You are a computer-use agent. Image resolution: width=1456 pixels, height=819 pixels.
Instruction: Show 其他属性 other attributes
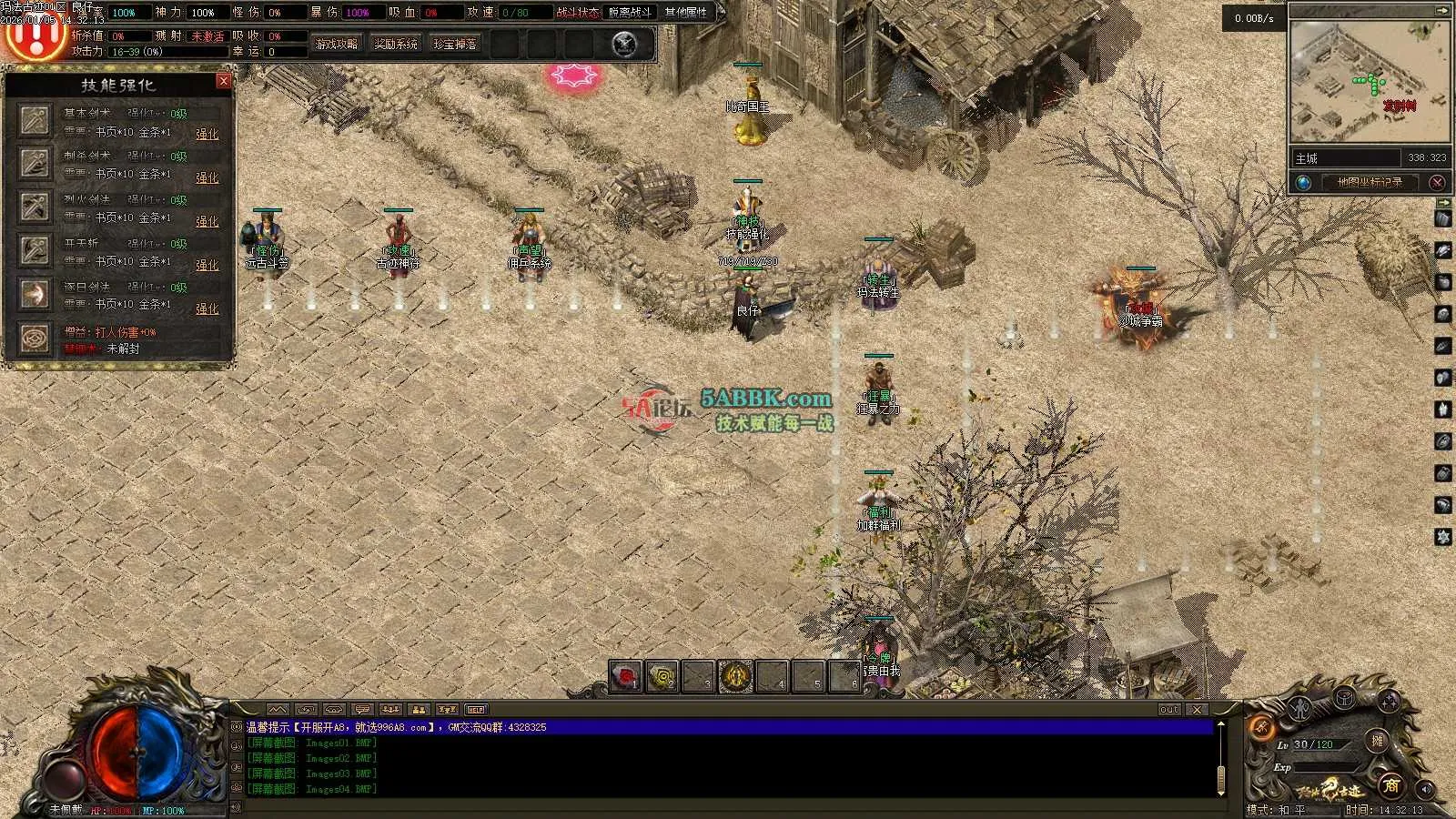click(x=685, y=13)
